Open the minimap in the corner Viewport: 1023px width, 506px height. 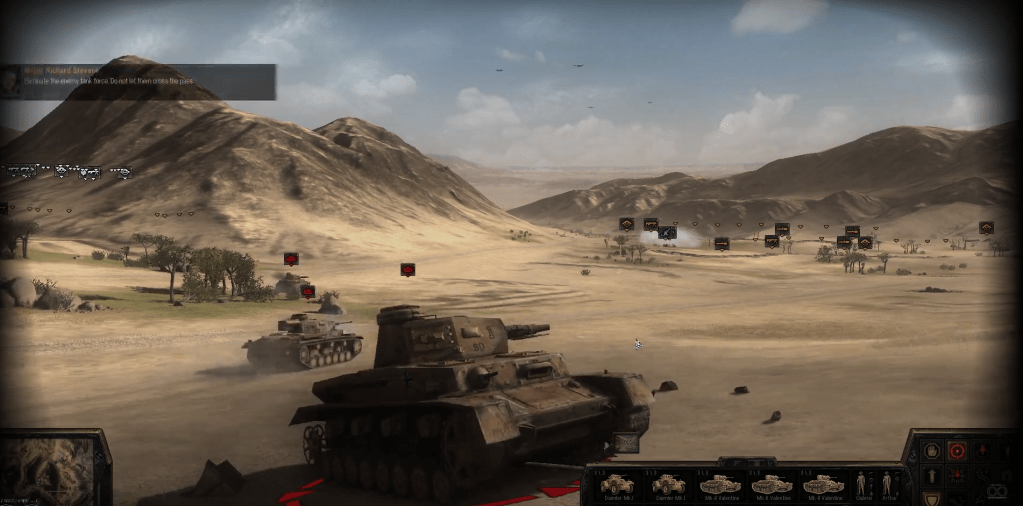click(x=48, y=469)
